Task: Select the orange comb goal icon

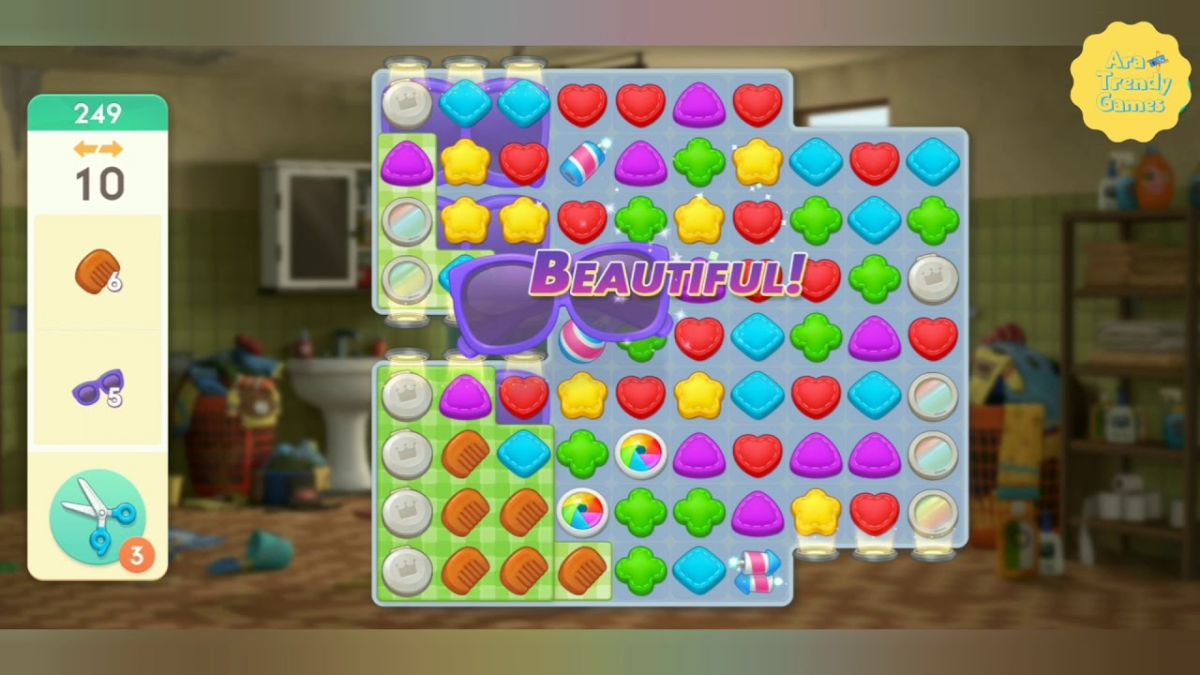Action: (x=97, y=272)
